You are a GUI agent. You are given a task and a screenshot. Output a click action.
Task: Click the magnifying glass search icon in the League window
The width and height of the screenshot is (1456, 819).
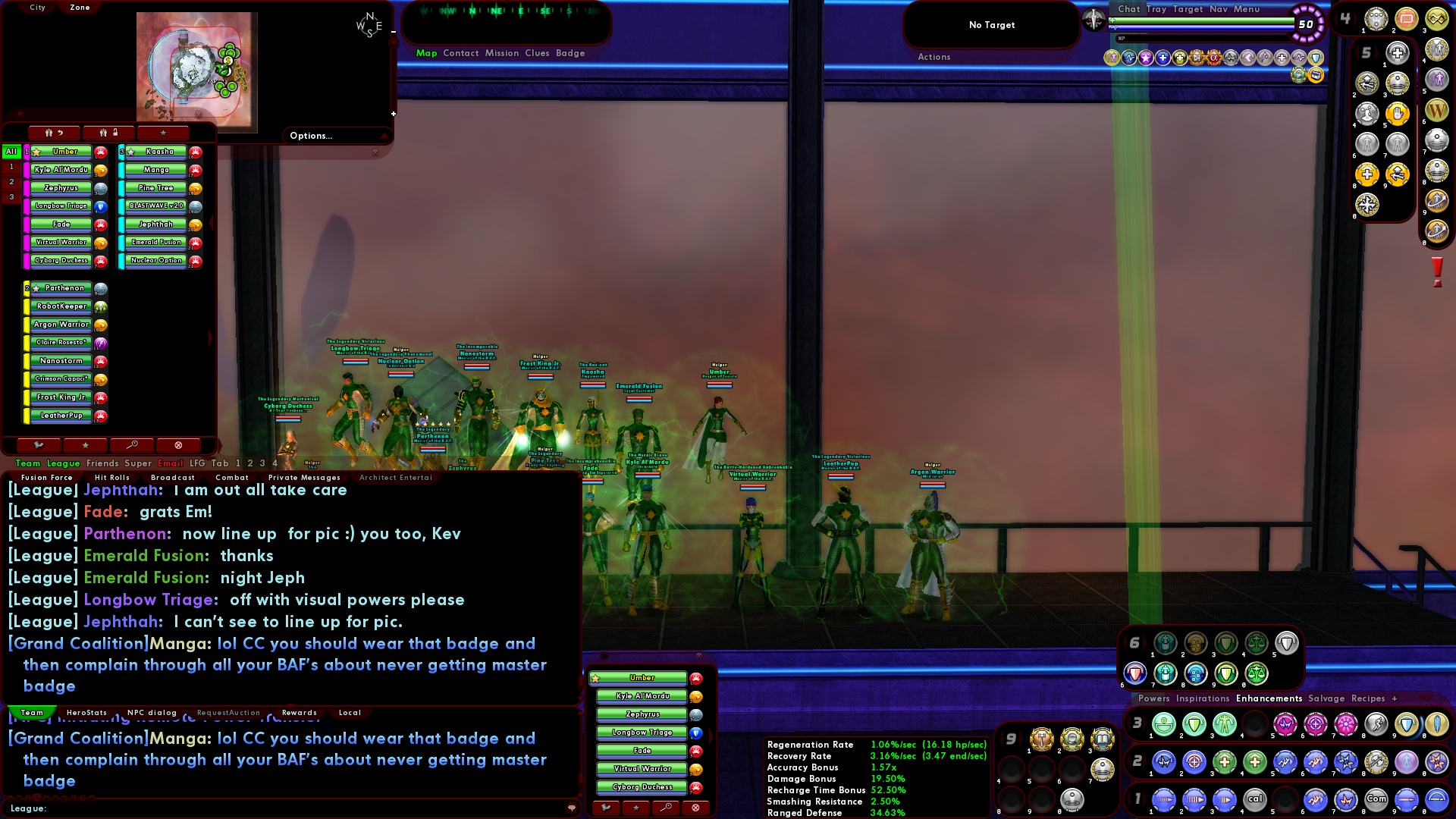click(133, 445)
